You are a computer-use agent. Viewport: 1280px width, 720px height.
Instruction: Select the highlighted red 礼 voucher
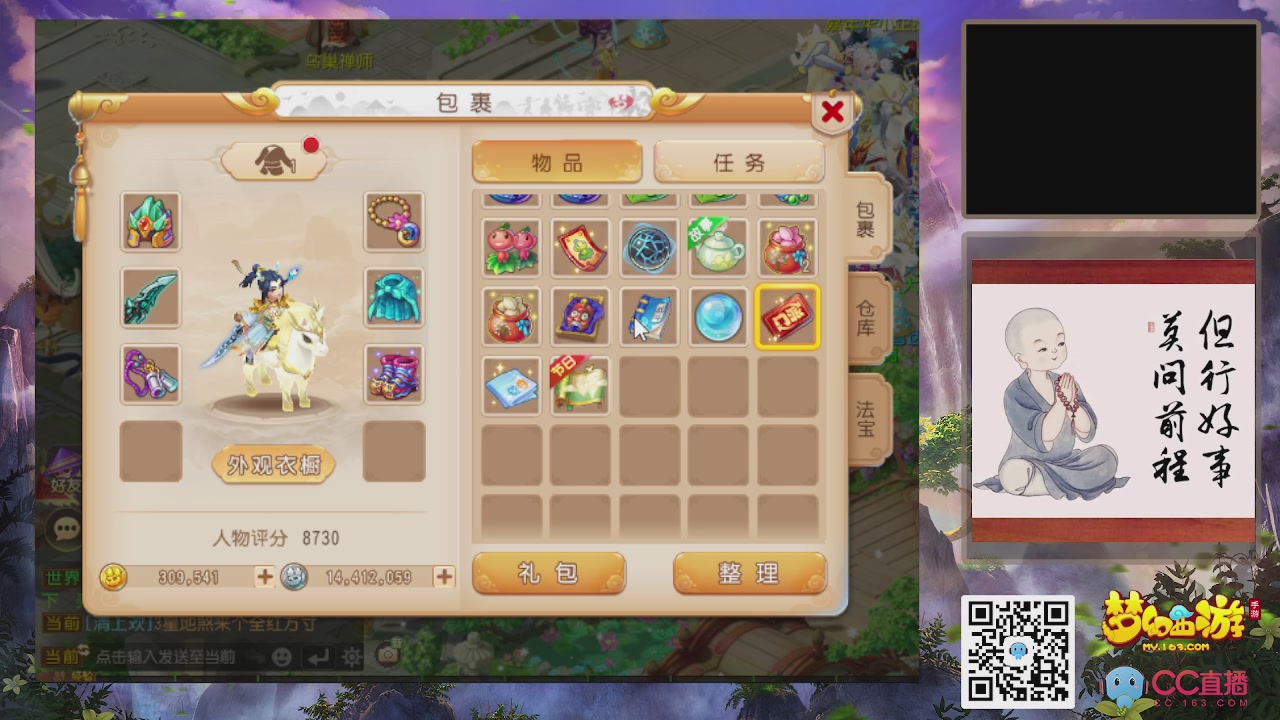click(x=786, y=317)
